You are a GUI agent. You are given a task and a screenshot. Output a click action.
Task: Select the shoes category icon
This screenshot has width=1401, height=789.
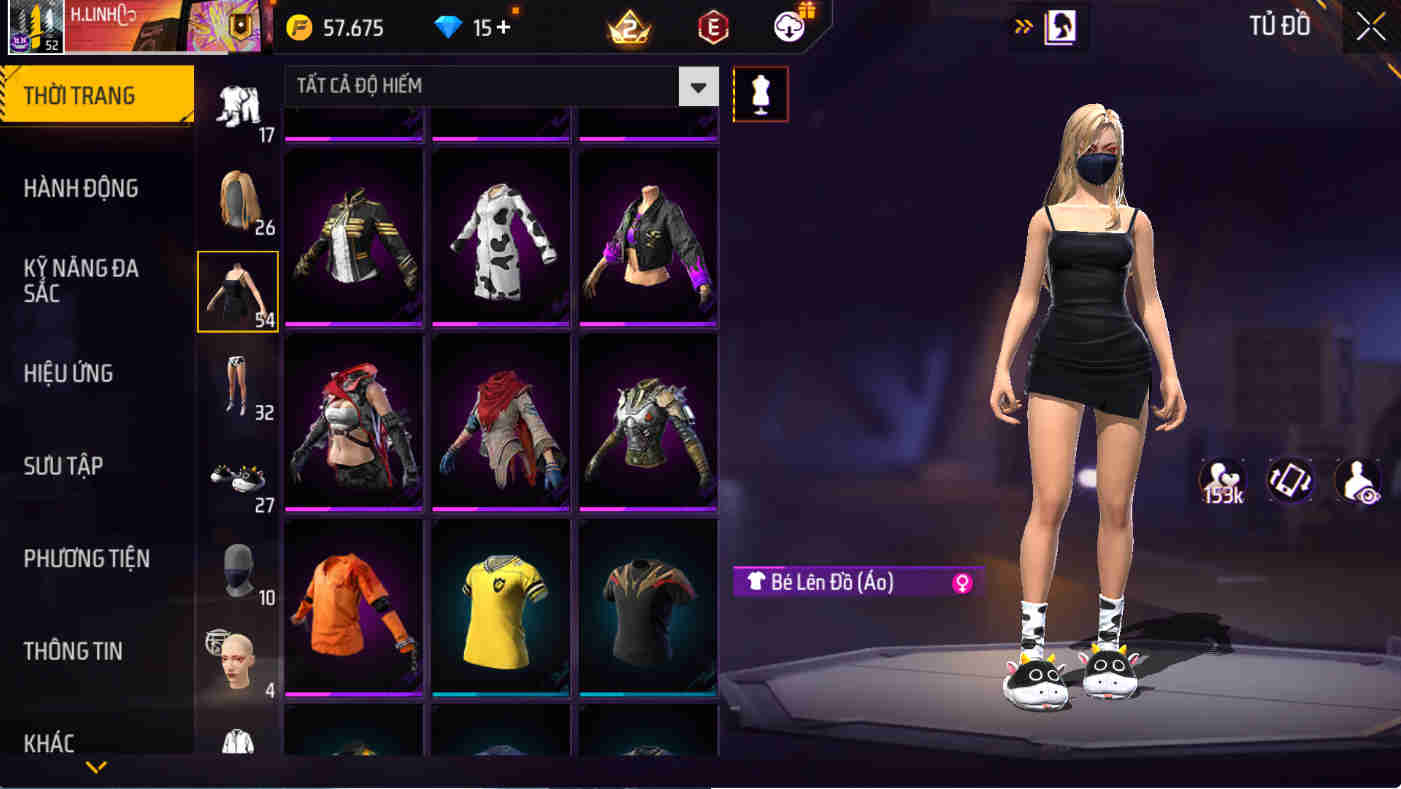[238, 478]
